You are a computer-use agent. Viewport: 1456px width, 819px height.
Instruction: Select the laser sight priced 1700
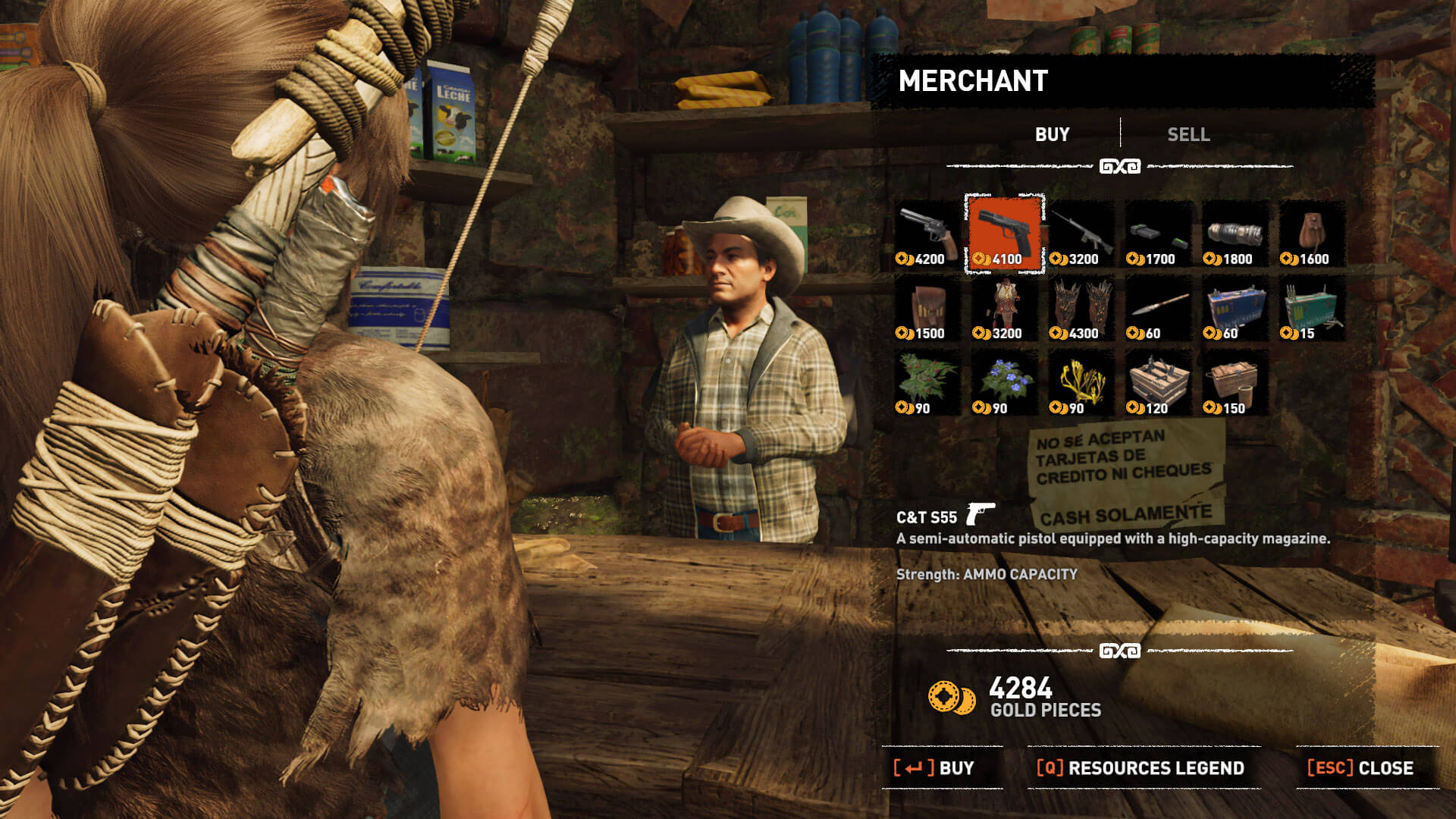click(x=1158, y=233)
